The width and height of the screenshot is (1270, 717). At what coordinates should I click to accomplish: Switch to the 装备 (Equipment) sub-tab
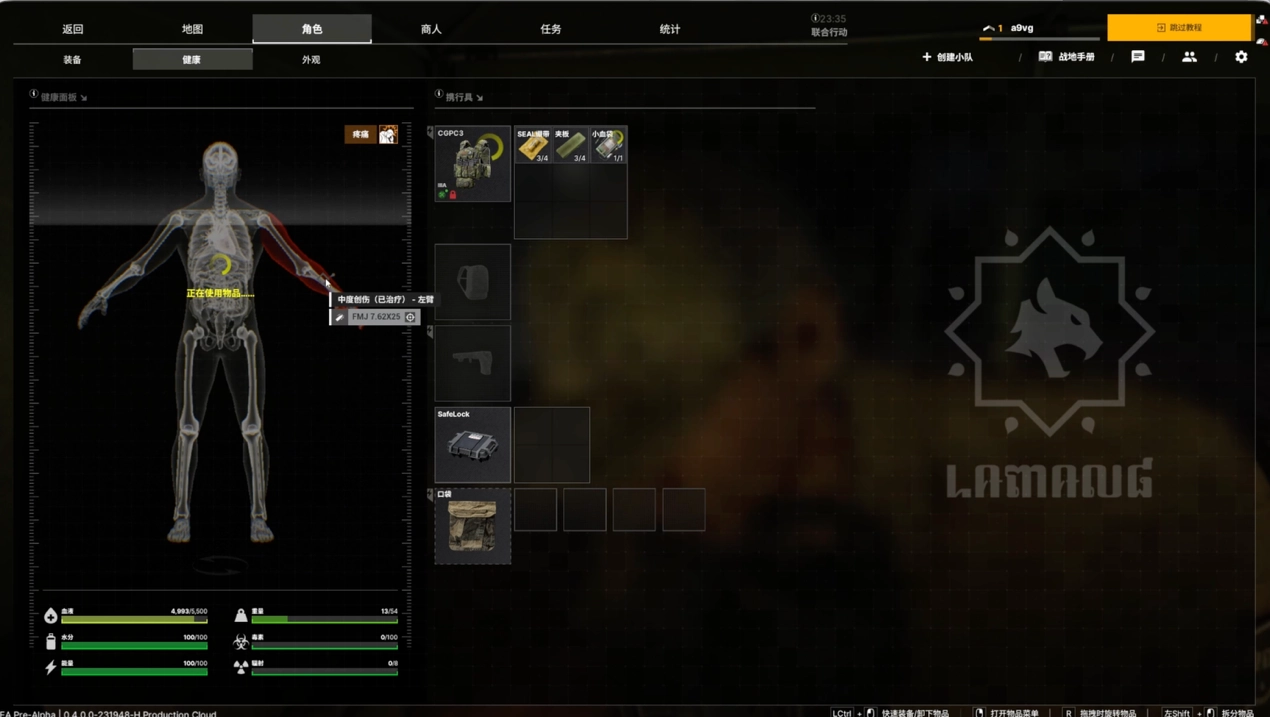(x=72, y=60)
